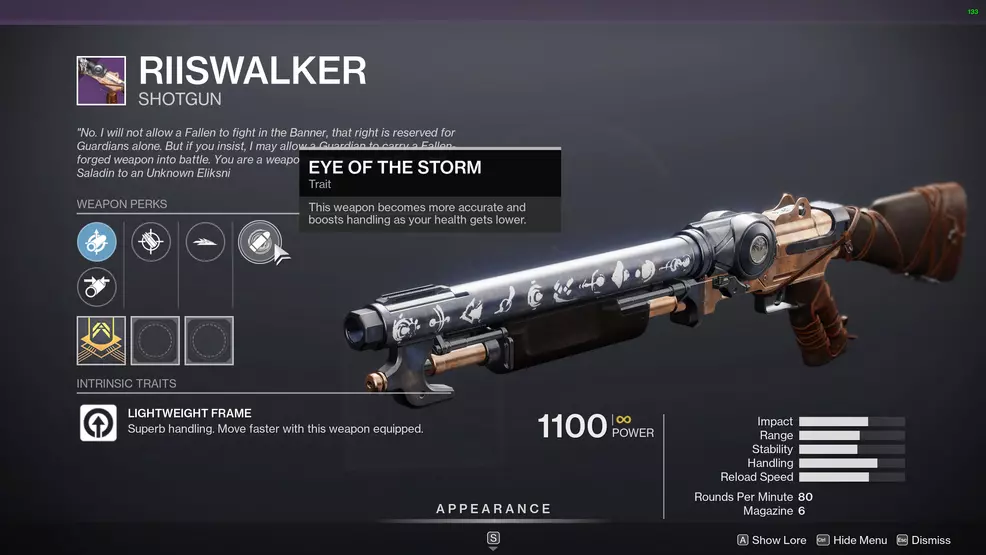
Task: Pick the dart-shaped trait perk icon
Action: (205, 242)
